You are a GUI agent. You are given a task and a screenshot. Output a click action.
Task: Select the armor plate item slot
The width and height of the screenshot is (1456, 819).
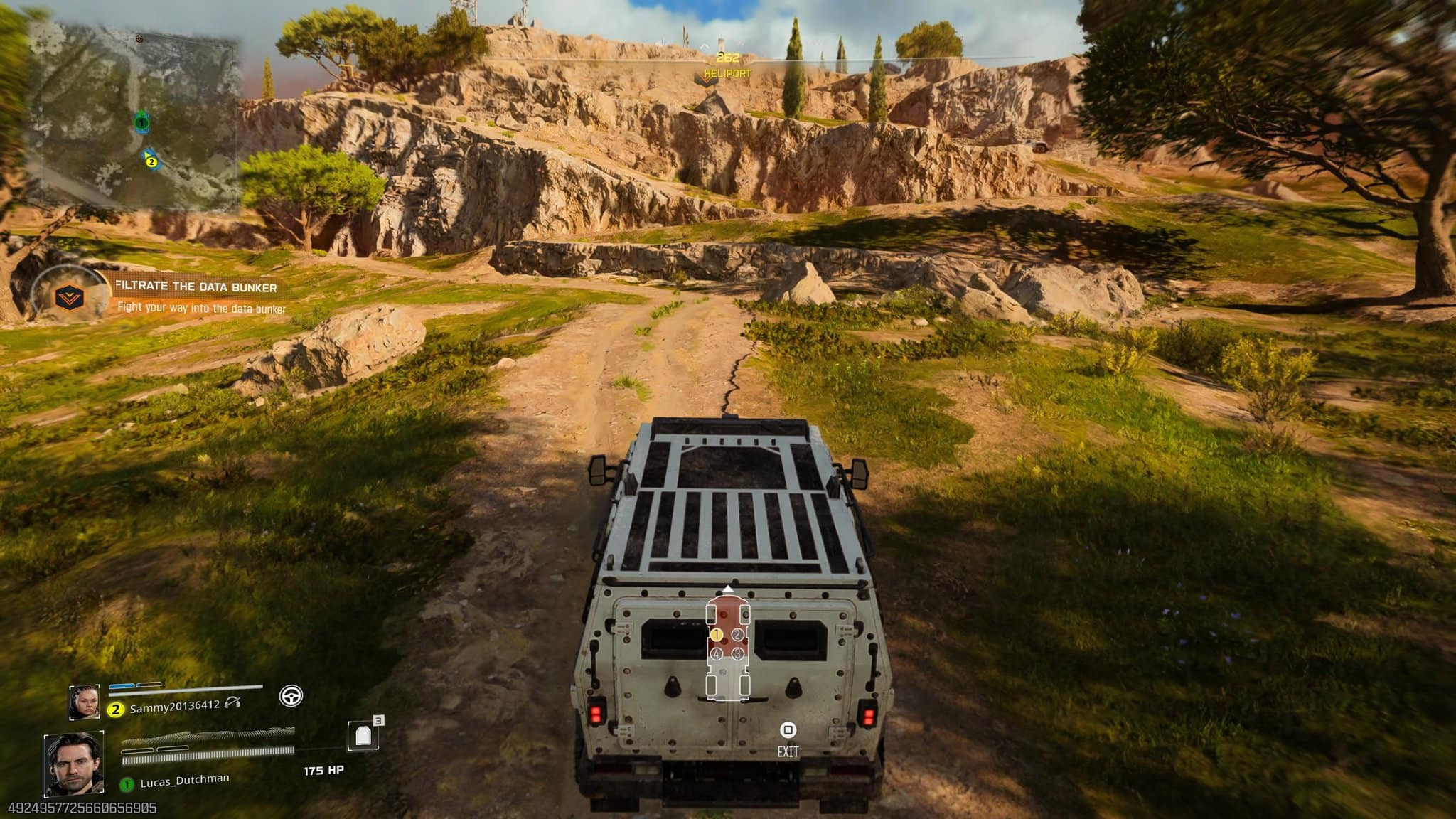(363, 736)
